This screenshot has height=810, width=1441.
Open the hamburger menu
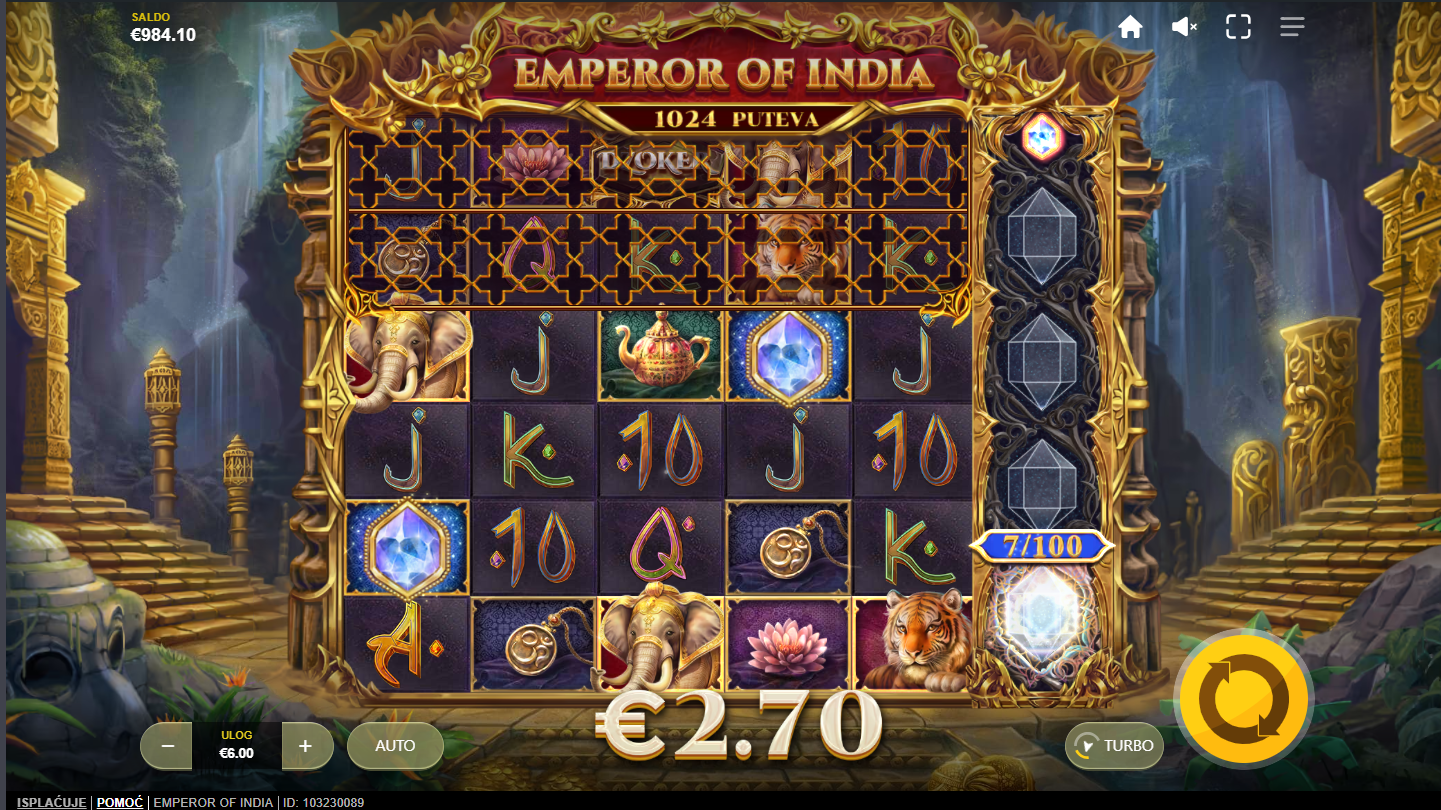point(1292,27)
